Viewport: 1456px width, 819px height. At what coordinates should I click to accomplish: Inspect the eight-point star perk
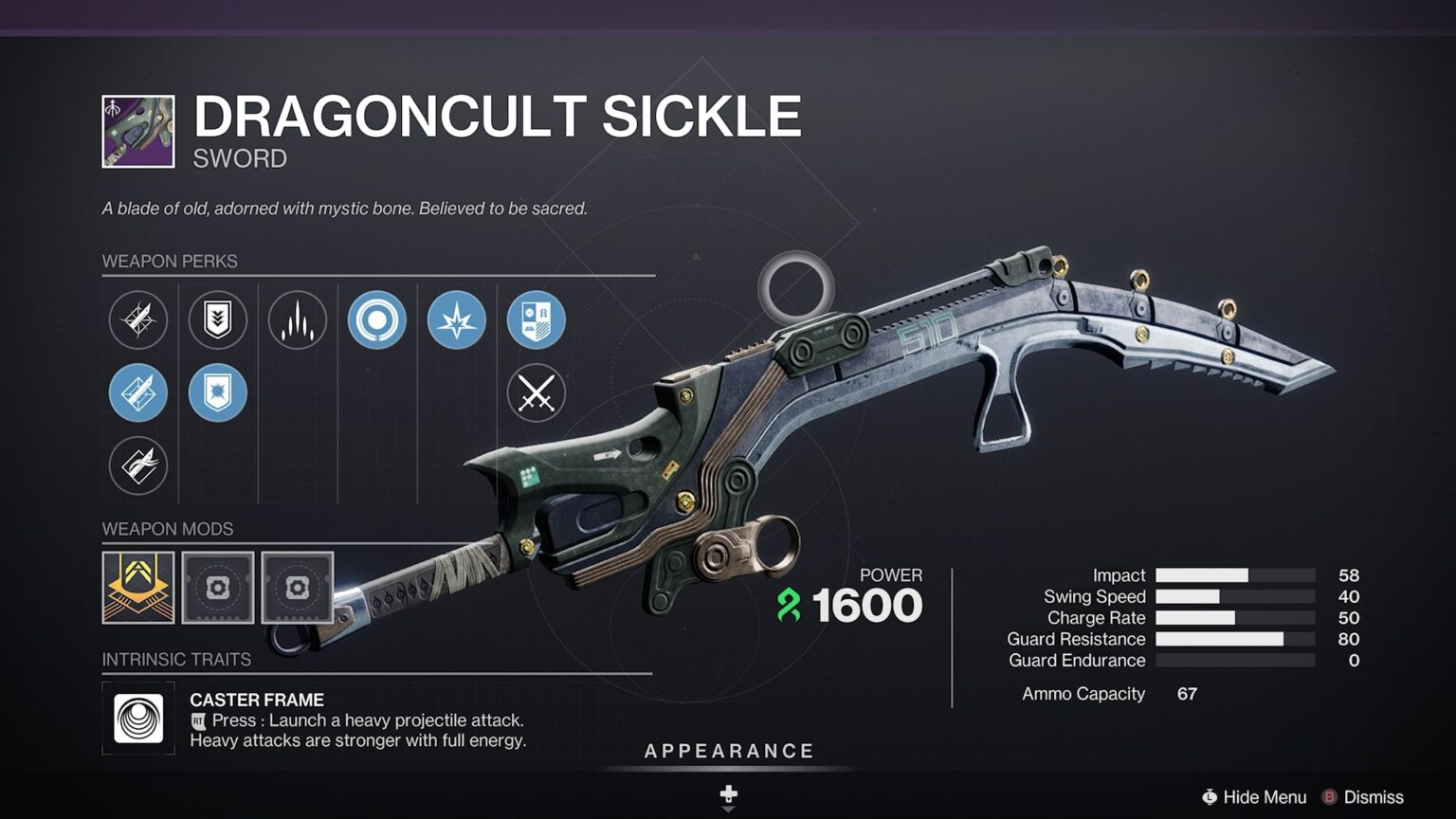(457, 319)
